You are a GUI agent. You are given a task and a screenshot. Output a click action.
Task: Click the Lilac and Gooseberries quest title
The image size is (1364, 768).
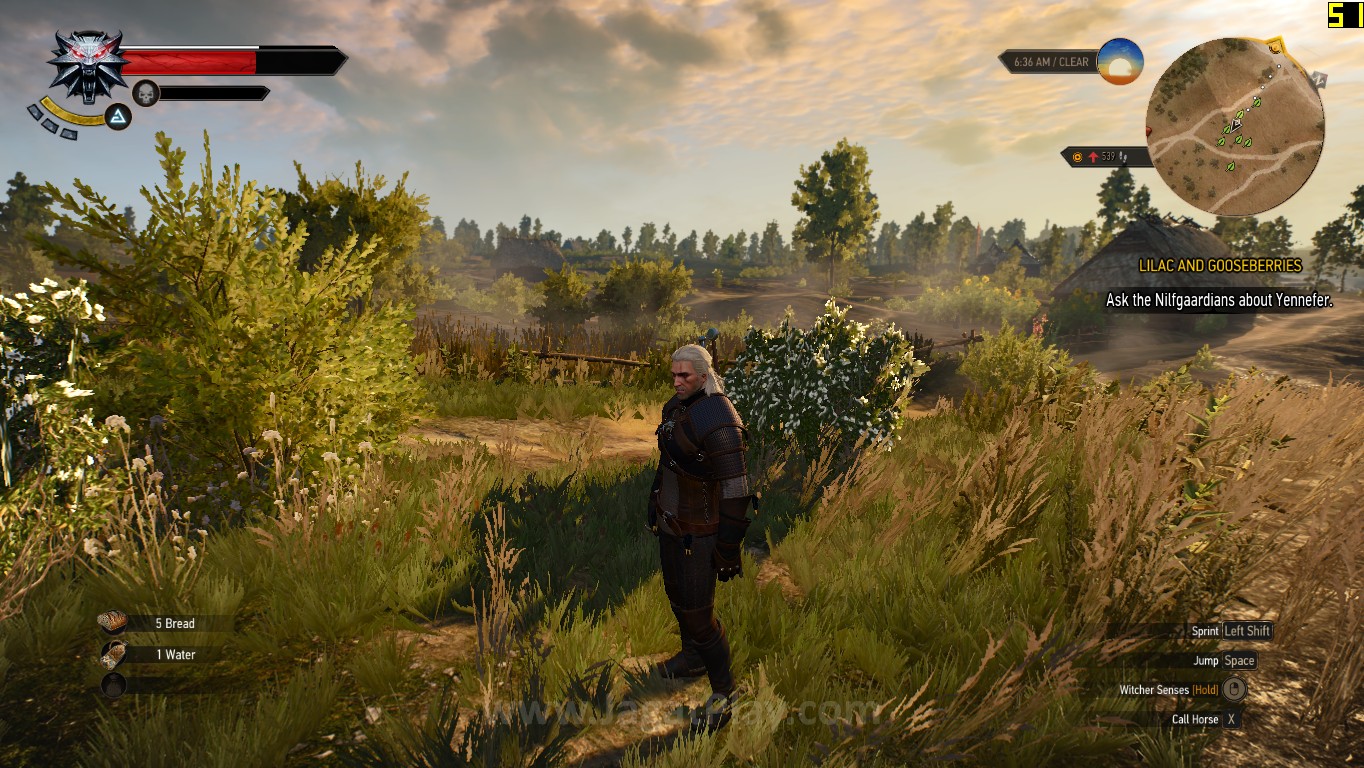coord(1220,266)
